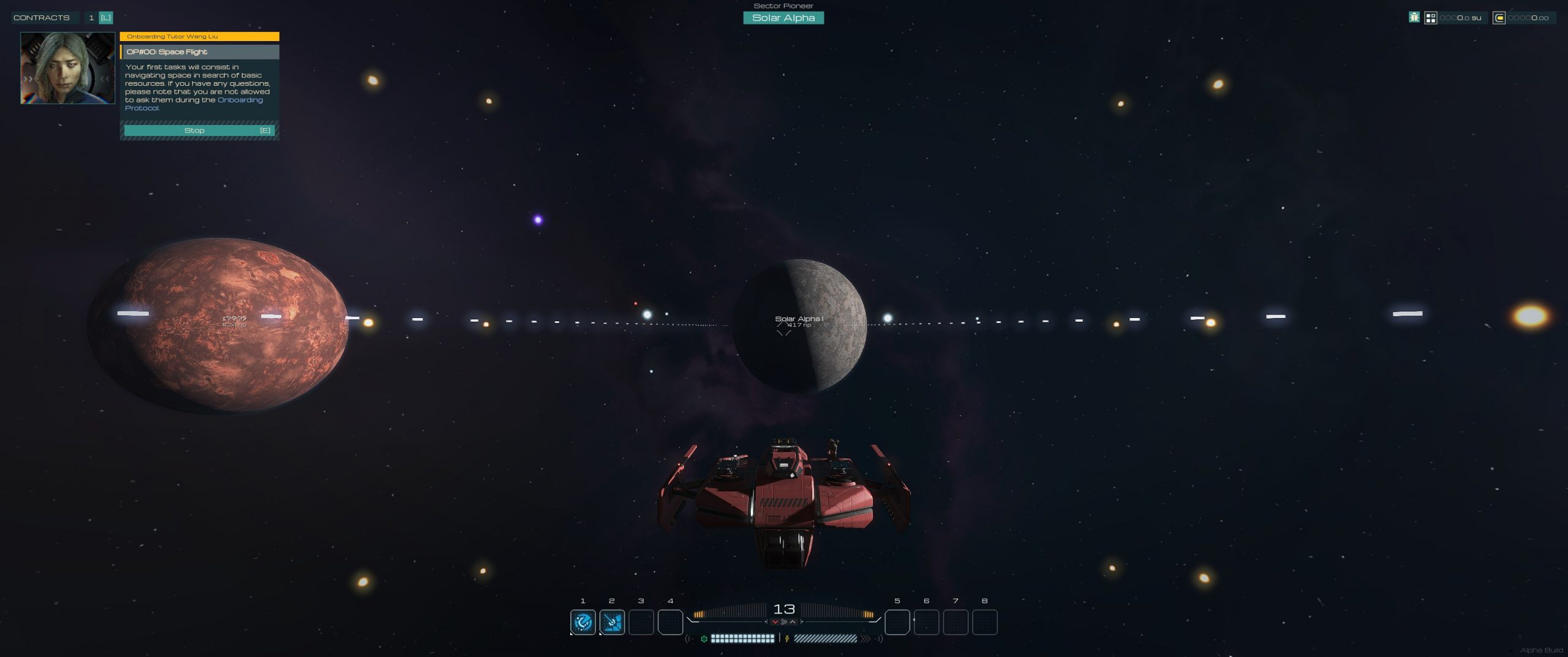The height and width of the screenshot is (657, 1568).
Task: Open the bug report icon
Action: point(1414,18)
